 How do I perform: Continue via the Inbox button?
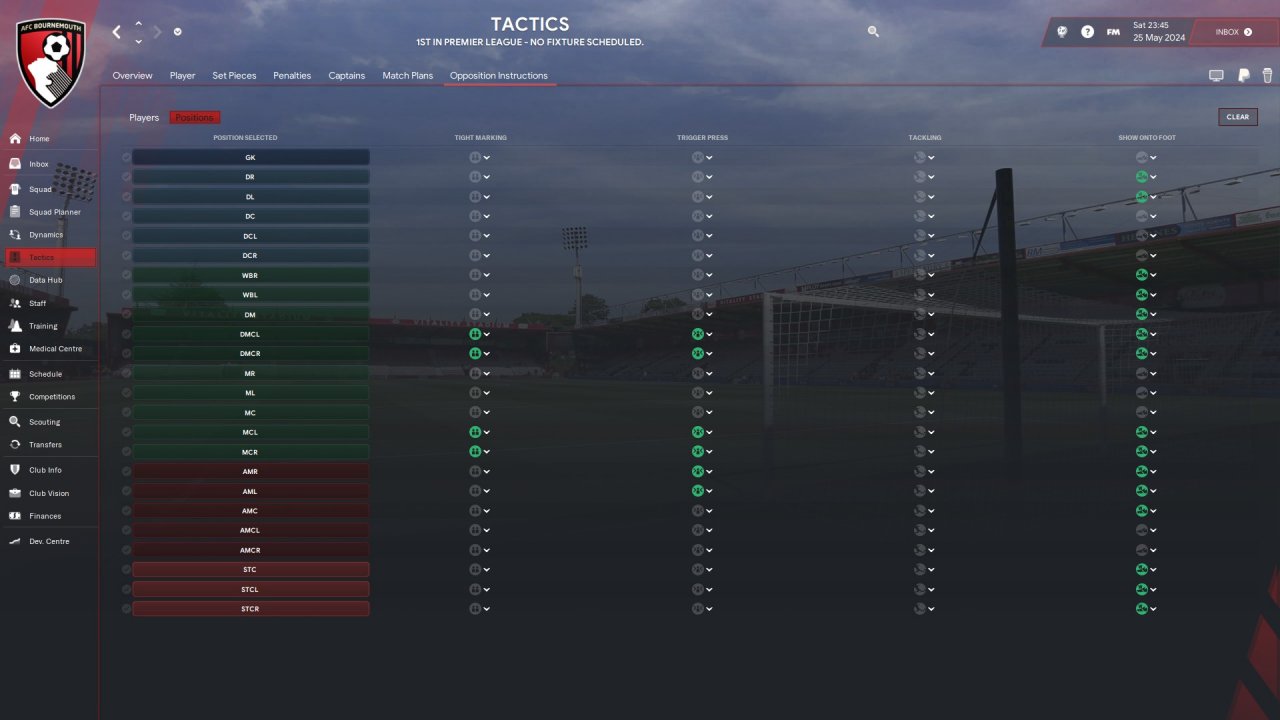(1233, 32)
